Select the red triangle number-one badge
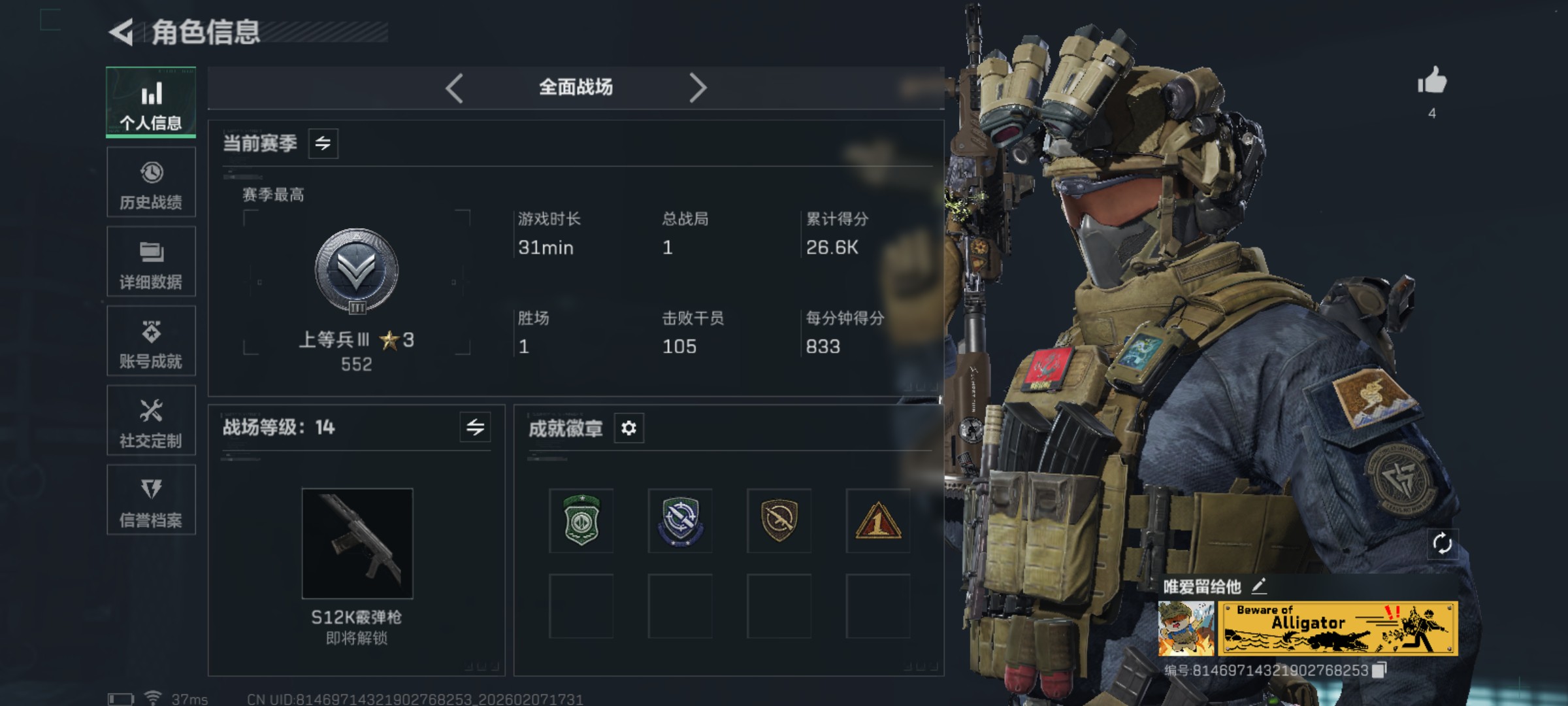Screen dimensions: 1568x706 pos(877,521)
